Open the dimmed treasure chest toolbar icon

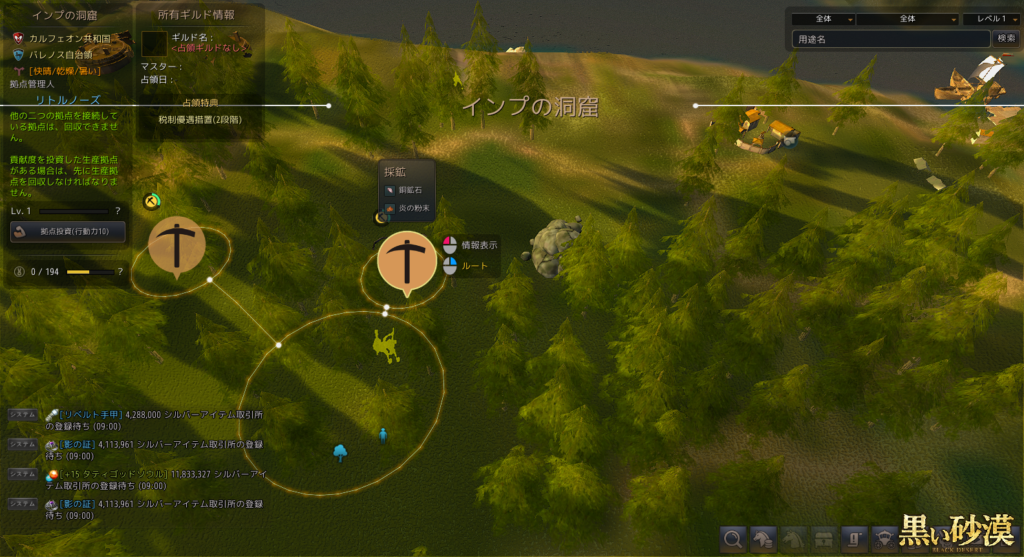[x=823, y=539]
